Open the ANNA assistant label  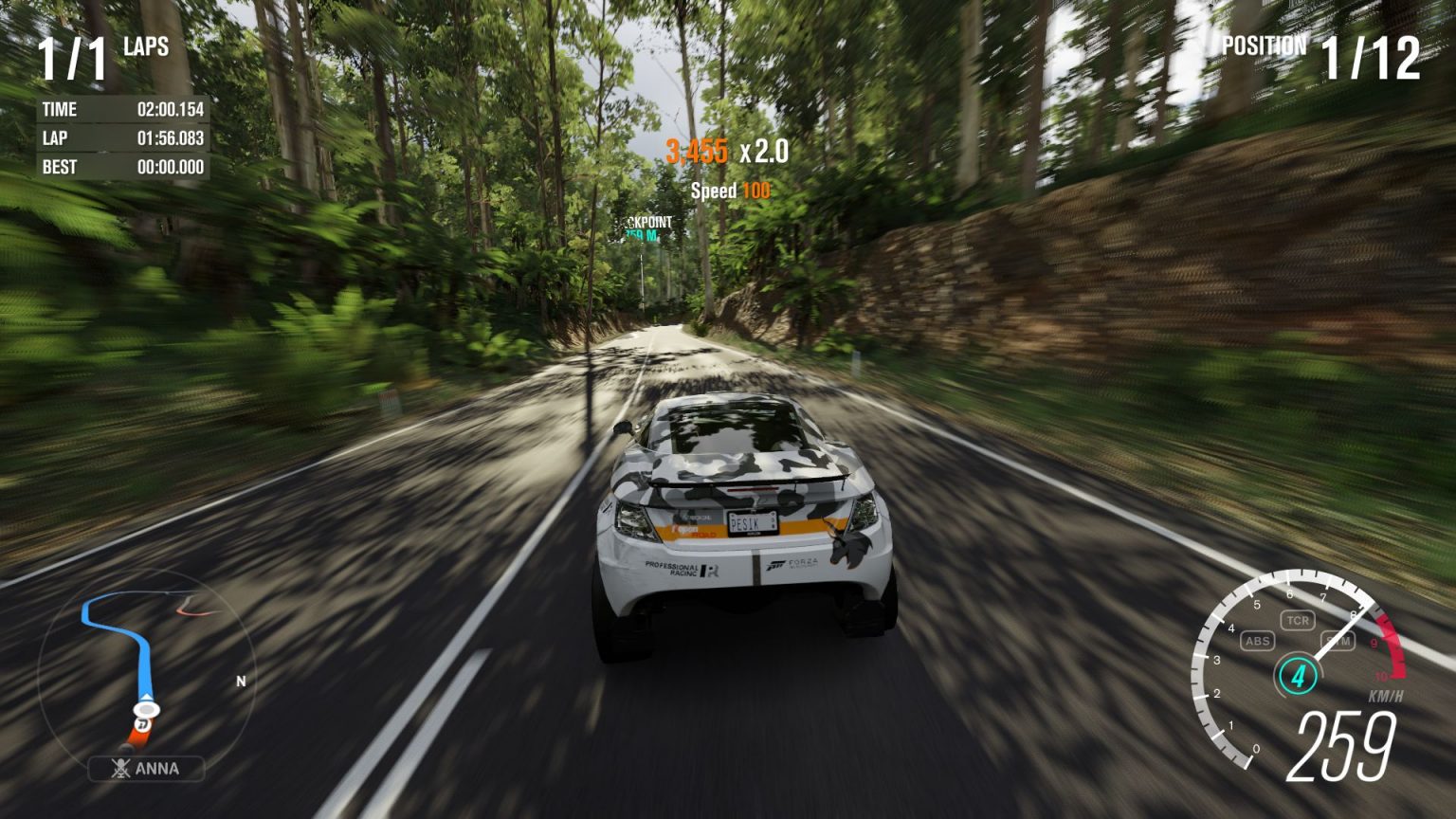click(x=147, y=769)
